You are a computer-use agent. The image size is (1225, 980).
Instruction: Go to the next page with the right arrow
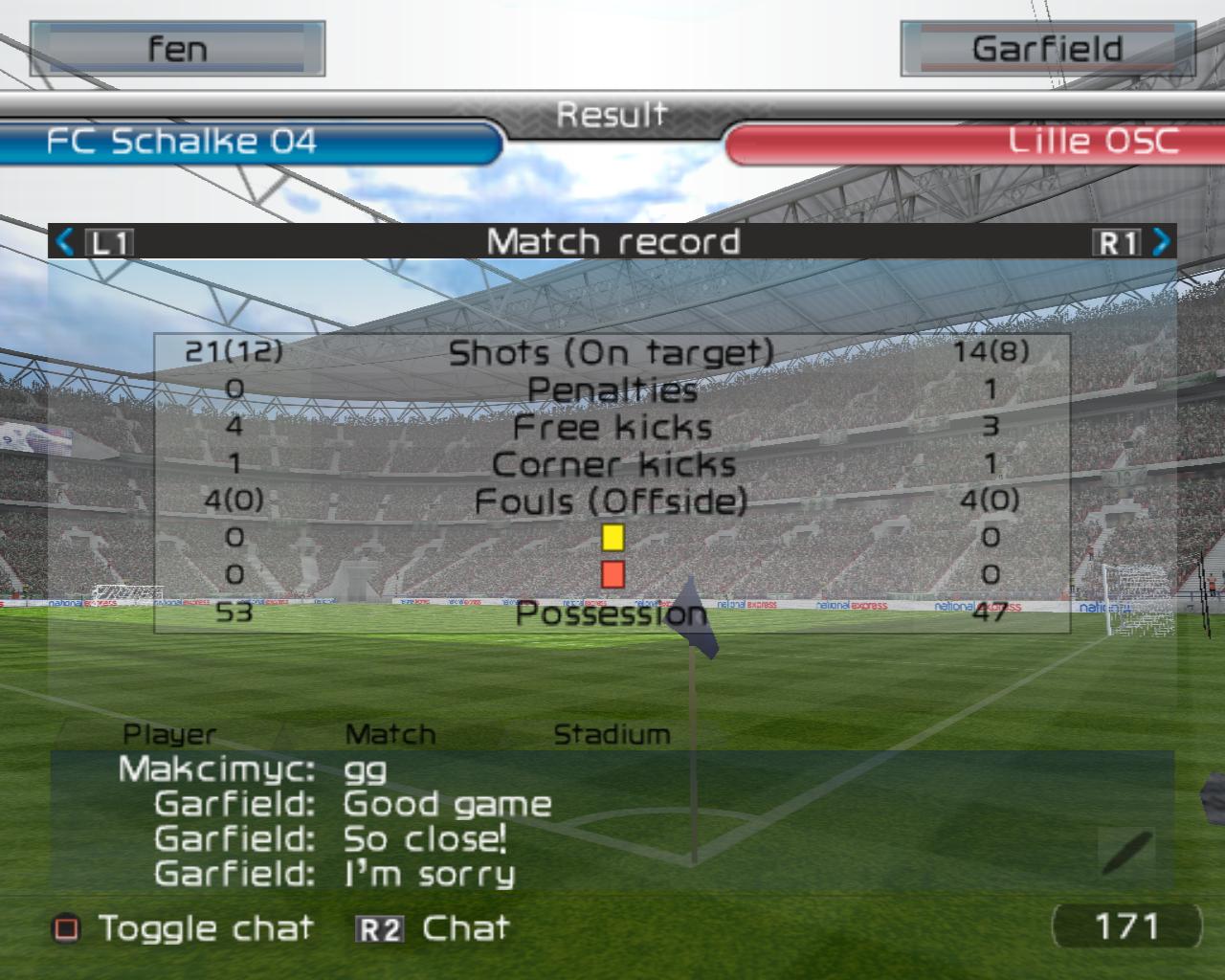pyautogui.click(x=1161, y=241)
